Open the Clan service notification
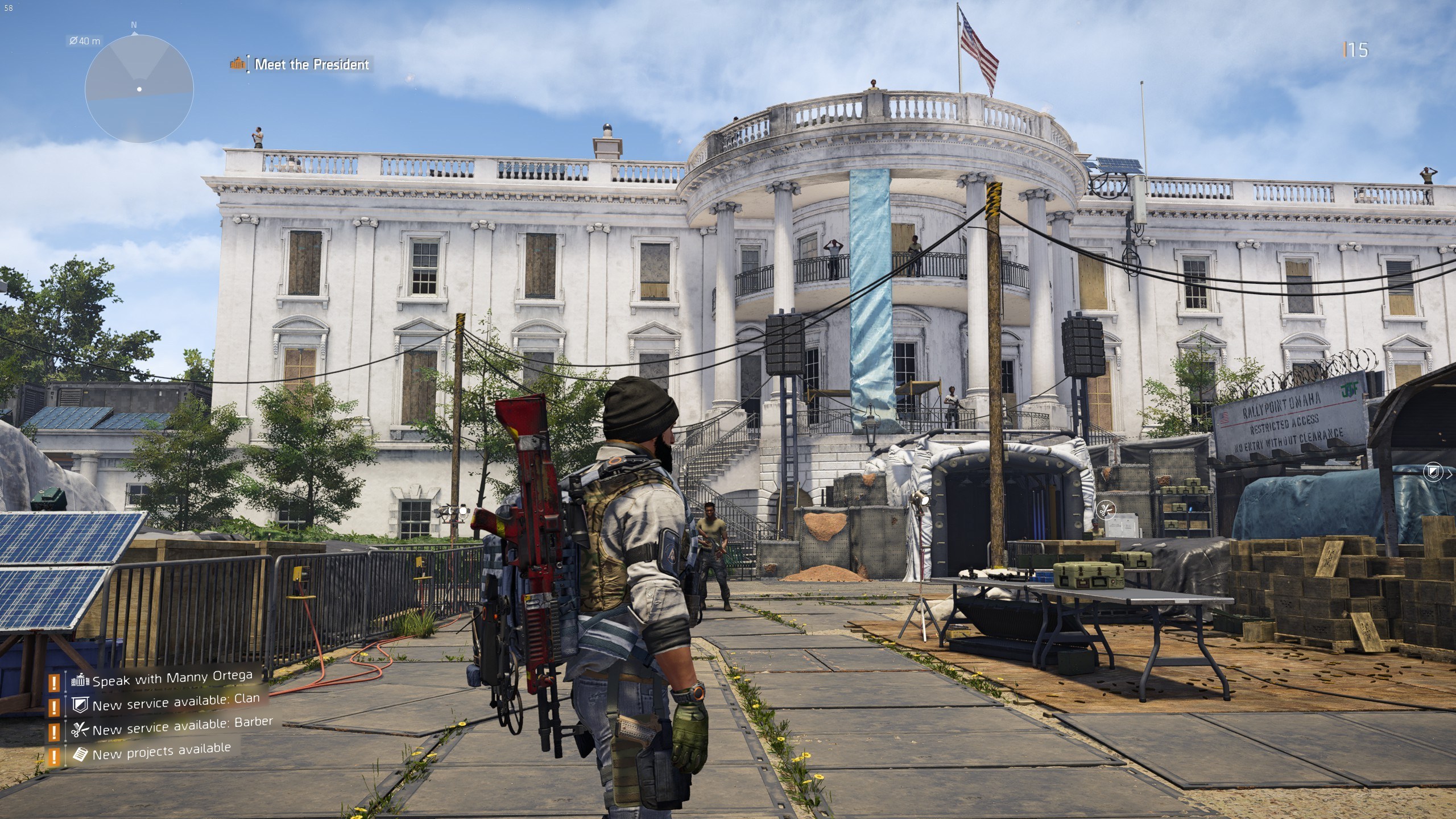Viewport: 1456px width, 819px height. tap(175, 703)
